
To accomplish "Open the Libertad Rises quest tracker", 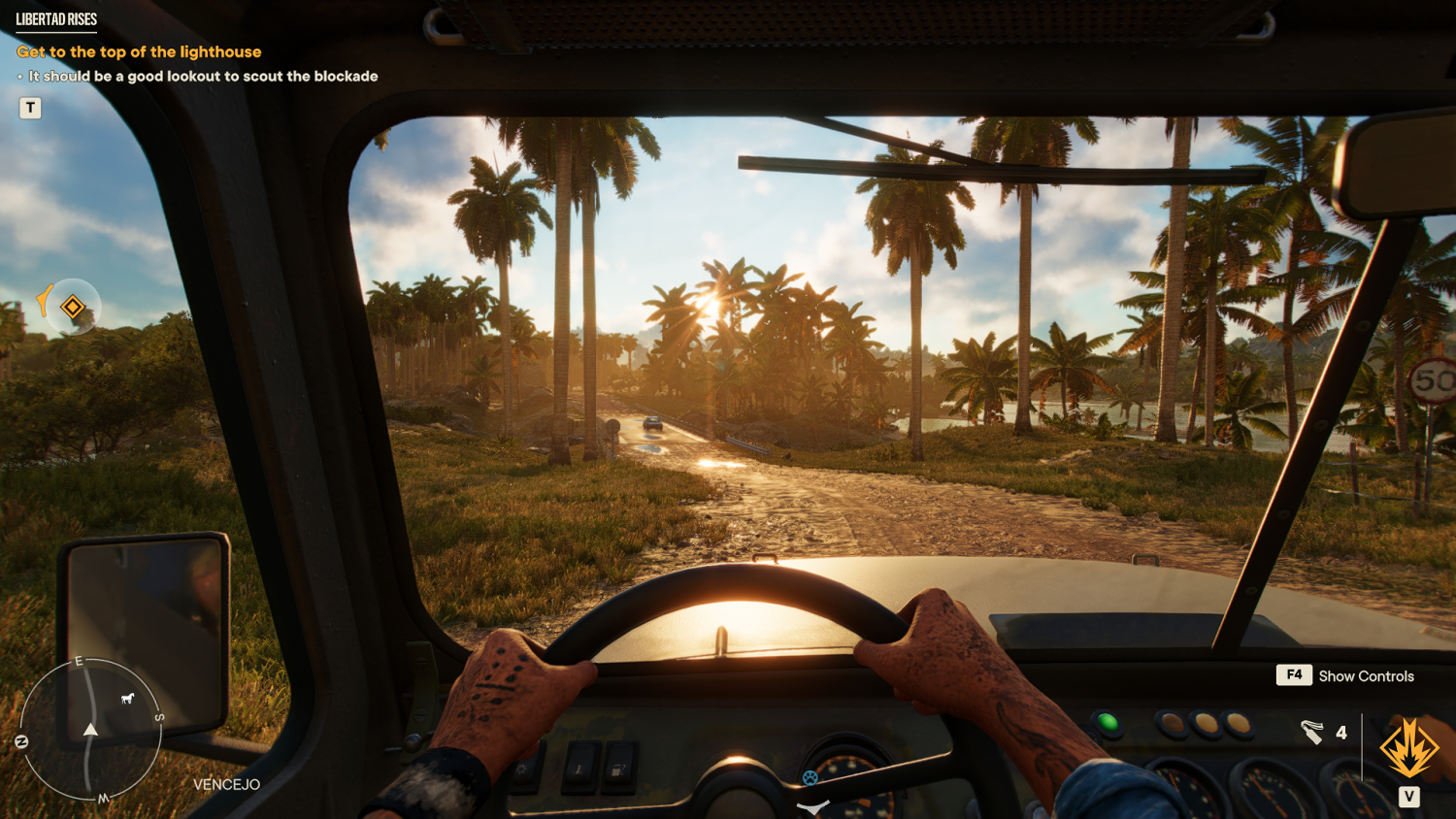I will [x=56, y=19].
